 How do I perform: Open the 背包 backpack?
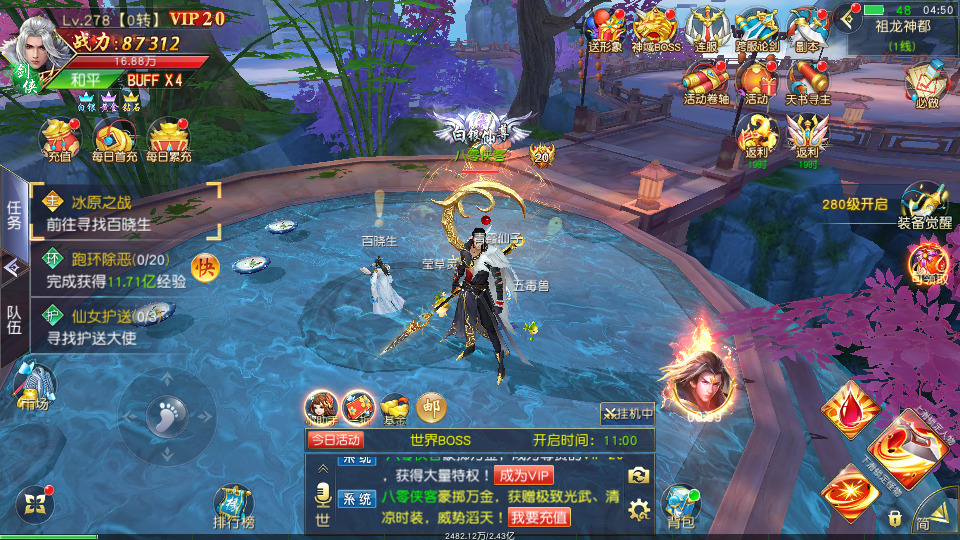tap(682, 505)
